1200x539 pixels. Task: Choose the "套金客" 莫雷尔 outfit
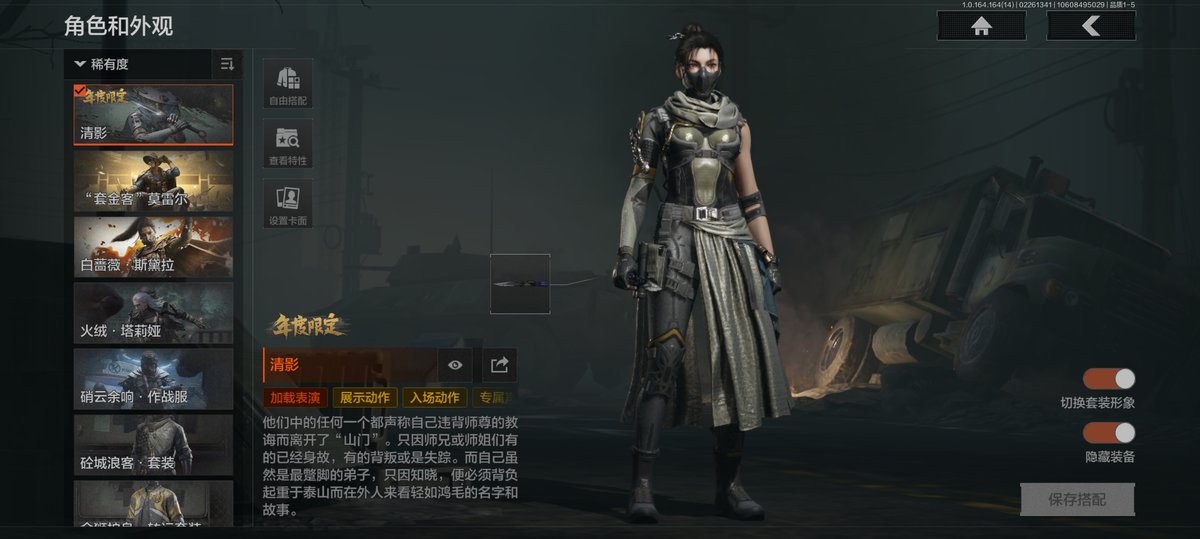[x=153, y=180]
